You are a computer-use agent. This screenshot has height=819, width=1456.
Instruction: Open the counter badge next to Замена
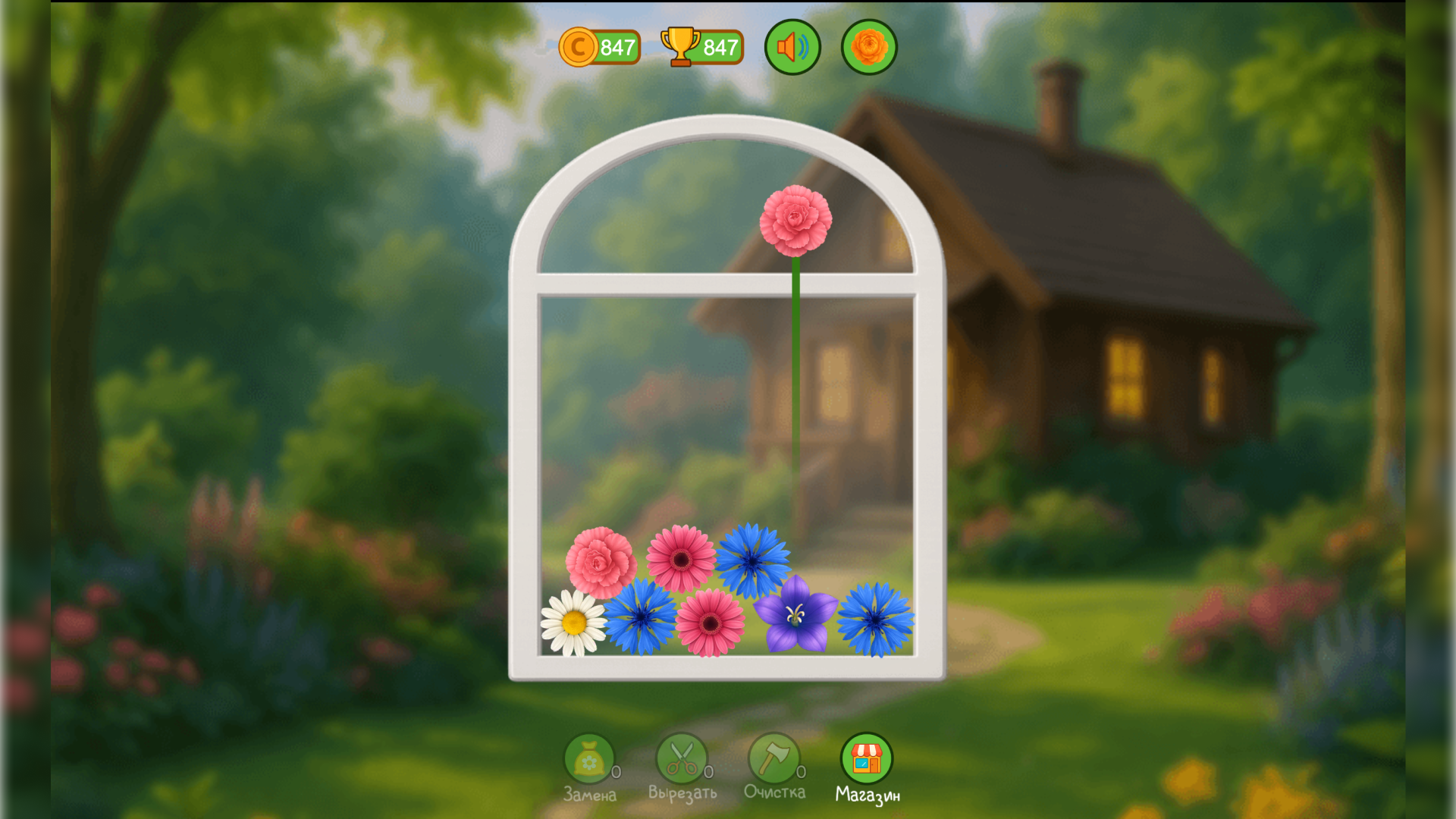(617, 773)
